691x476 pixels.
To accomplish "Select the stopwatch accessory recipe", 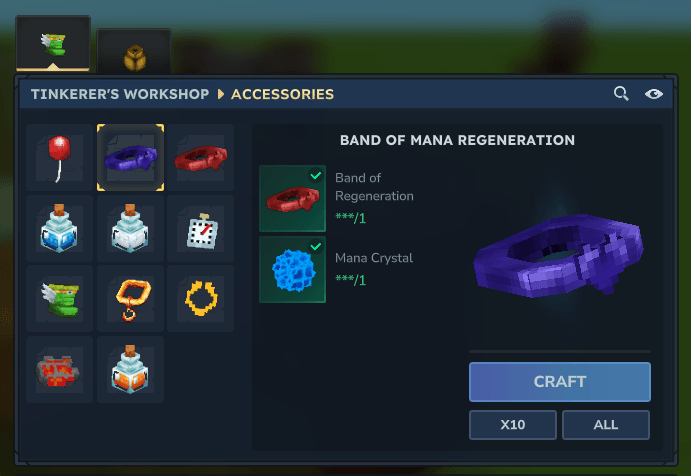I will (200, 229).
